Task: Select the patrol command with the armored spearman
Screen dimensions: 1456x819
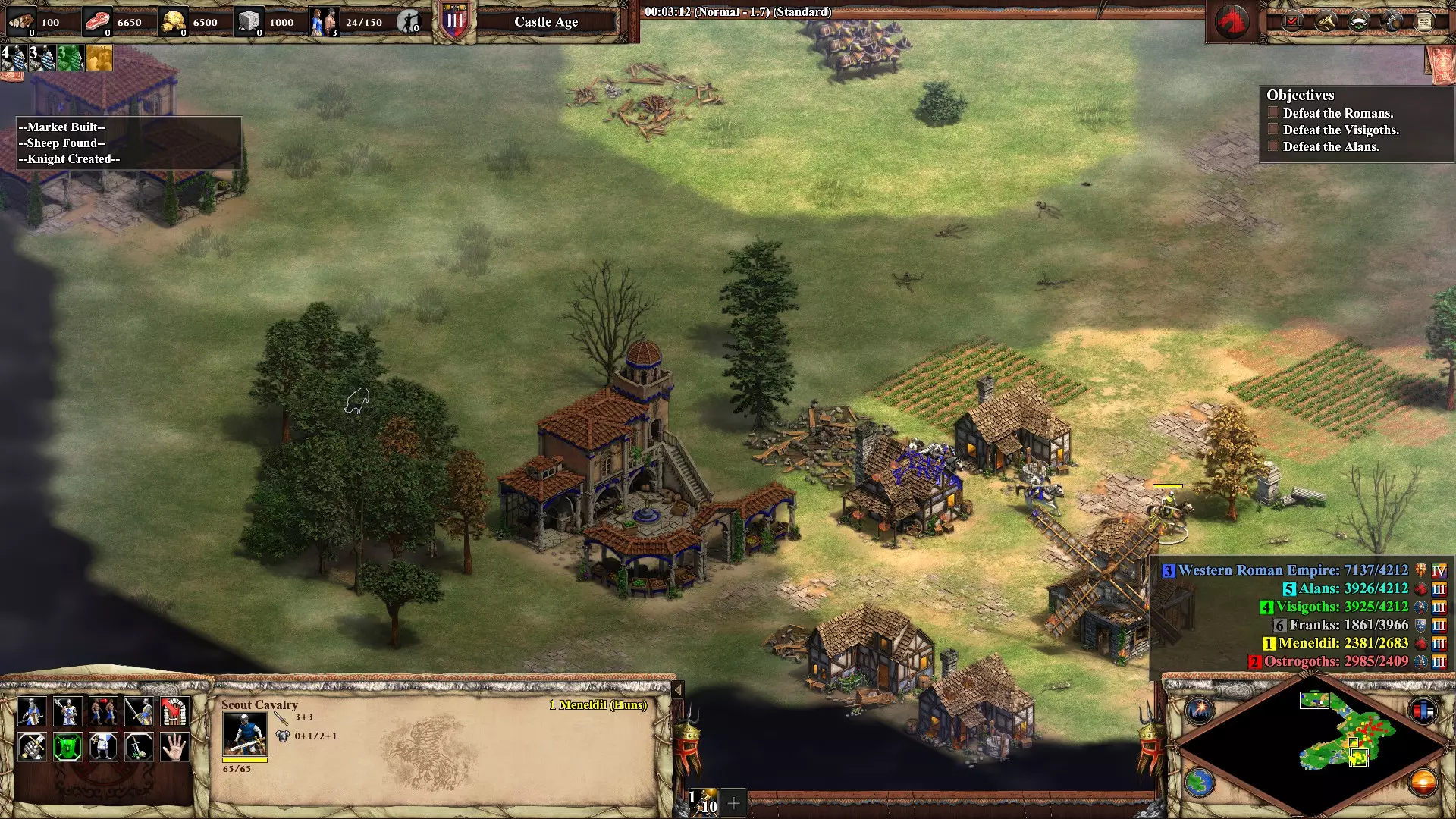Action: (x=32, y=711)
